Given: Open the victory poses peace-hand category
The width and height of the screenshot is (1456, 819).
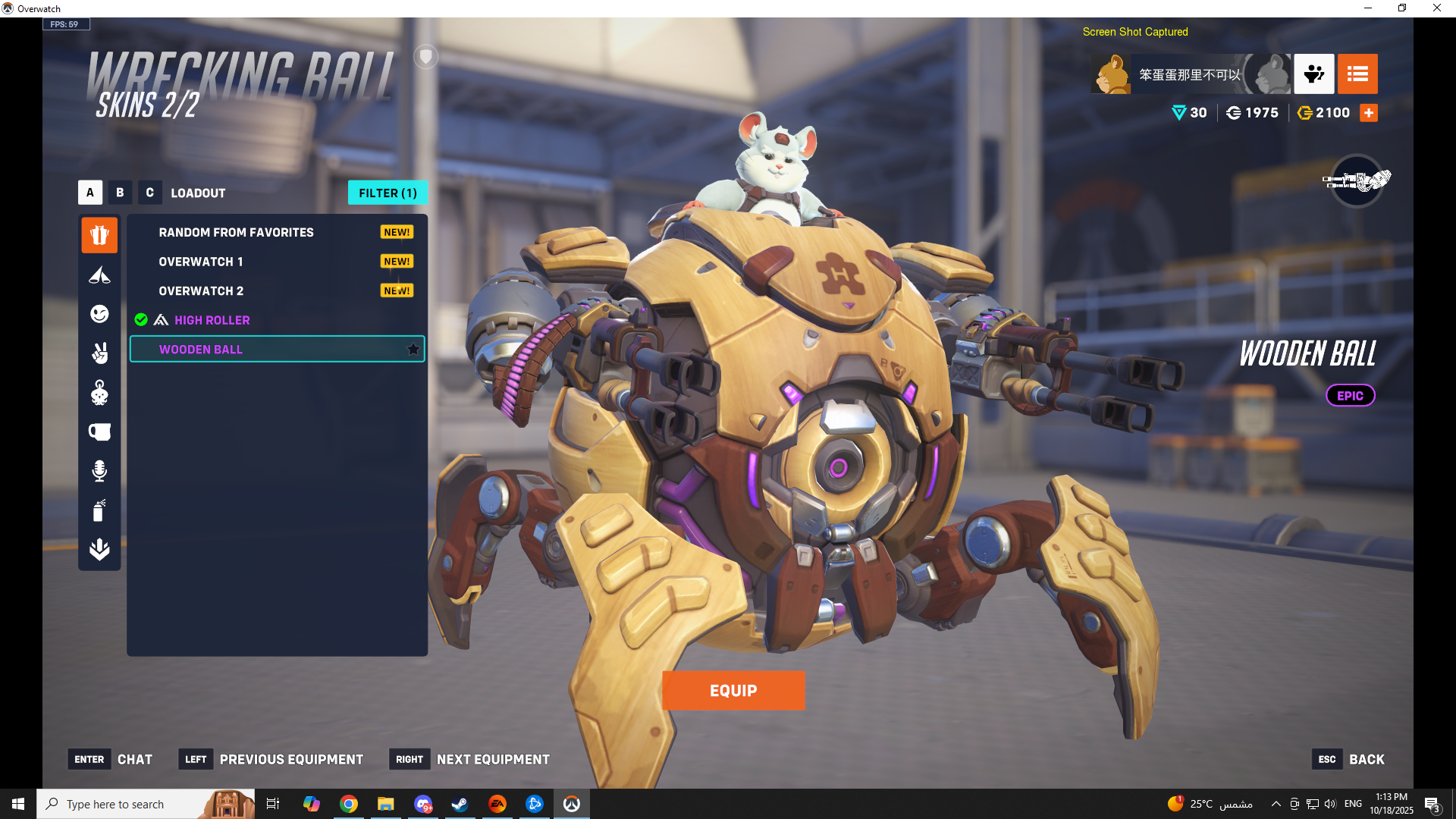Looking at the screenshot, I should (99, 353).
